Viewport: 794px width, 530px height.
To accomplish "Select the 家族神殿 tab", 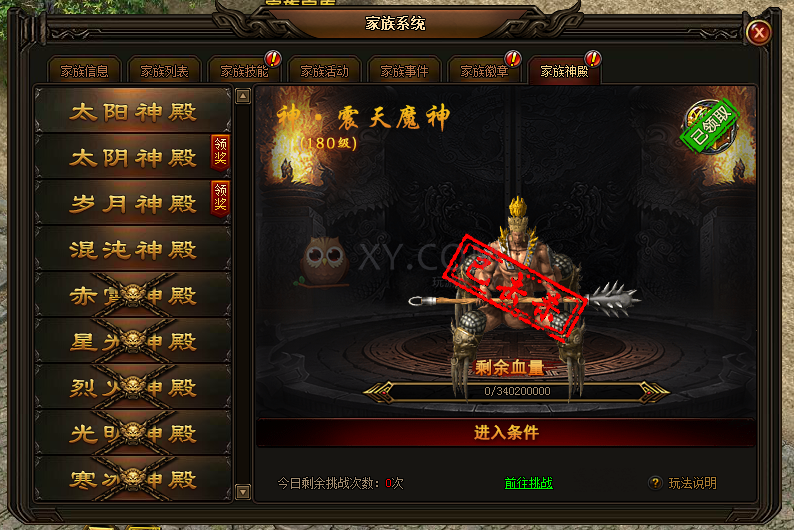I will (x=564, y=71).
